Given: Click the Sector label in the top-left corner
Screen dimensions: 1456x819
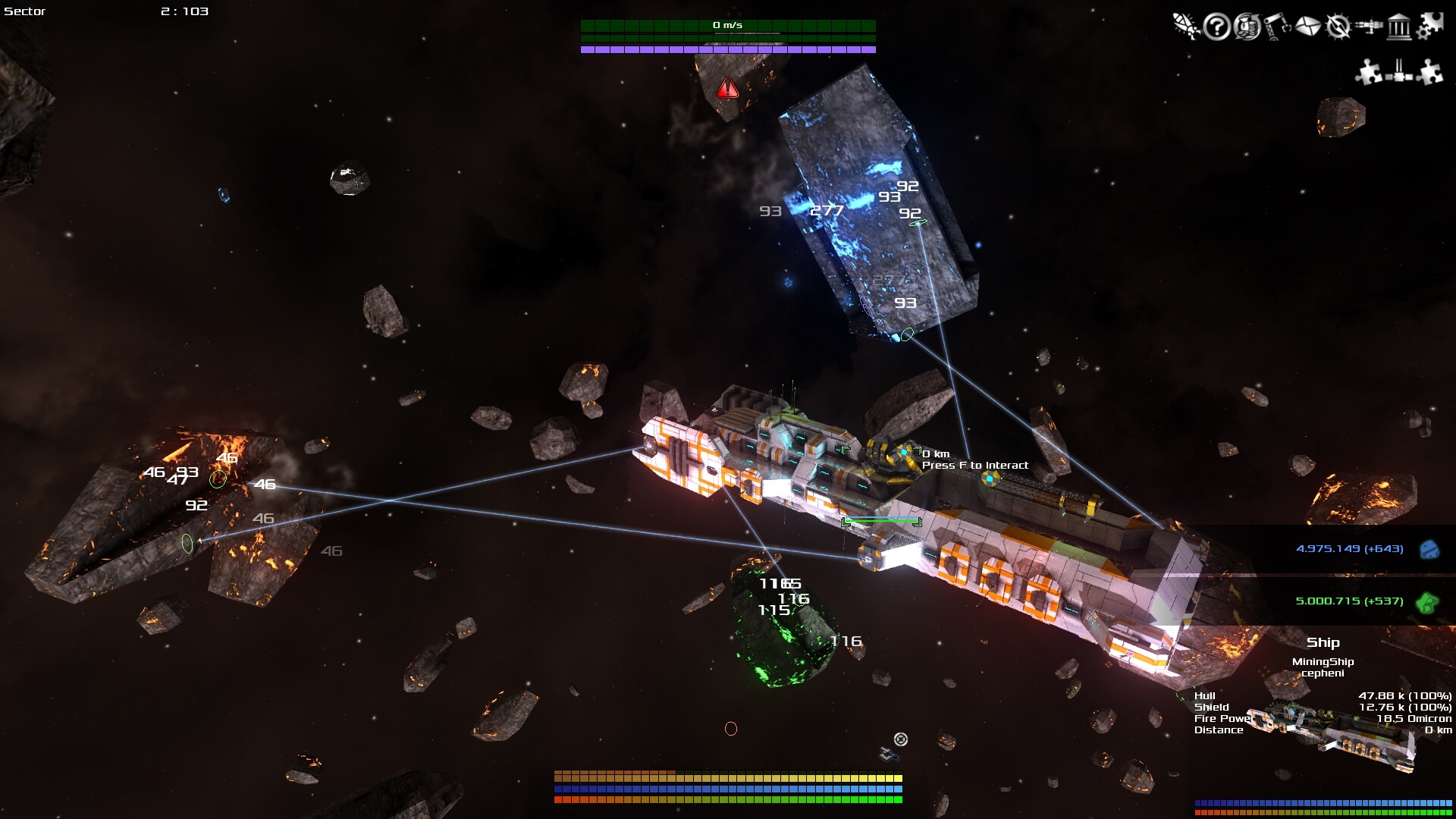Looking at the screenshot, I should [24, 11].
